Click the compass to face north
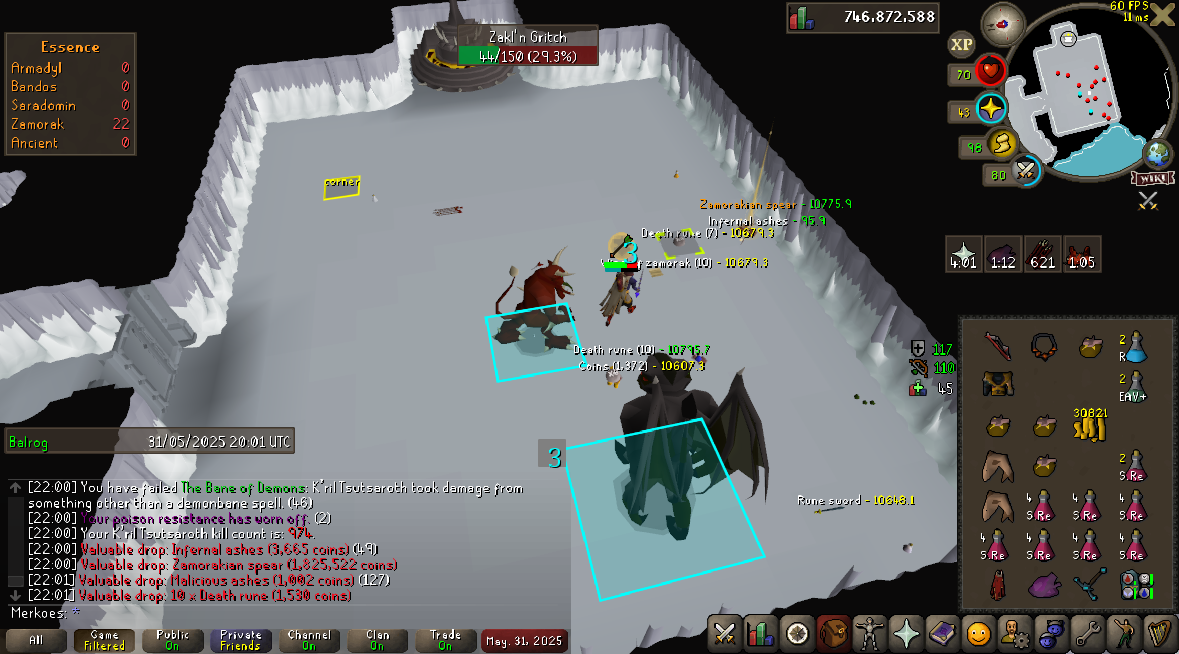The image size is (1179, 654). pyautogui.click(x=1002, y=20)
